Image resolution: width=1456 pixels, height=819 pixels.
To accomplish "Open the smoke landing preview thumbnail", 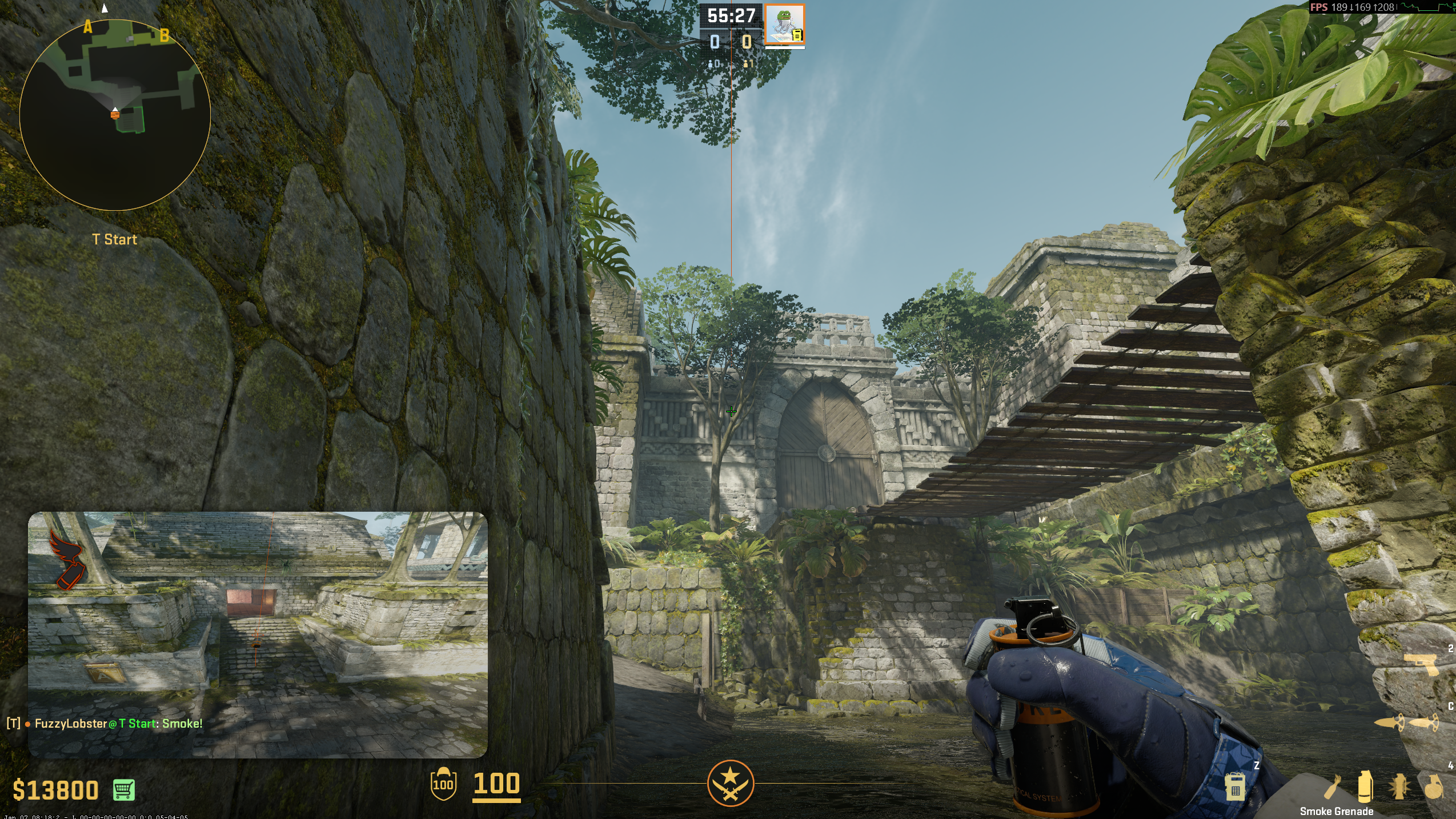I will tap(258, 634).
